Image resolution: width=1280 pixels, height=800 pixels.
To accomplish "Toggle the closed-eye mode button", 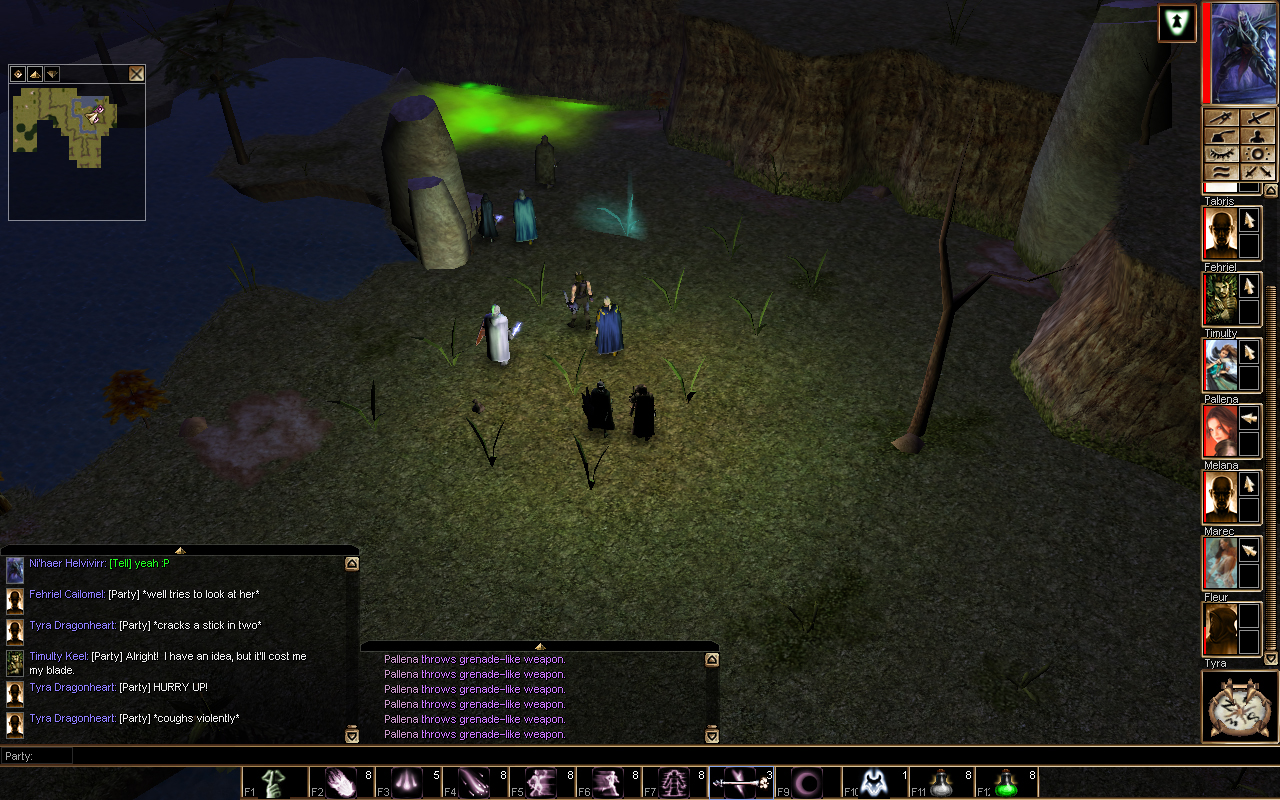I will click(1222, 154).
